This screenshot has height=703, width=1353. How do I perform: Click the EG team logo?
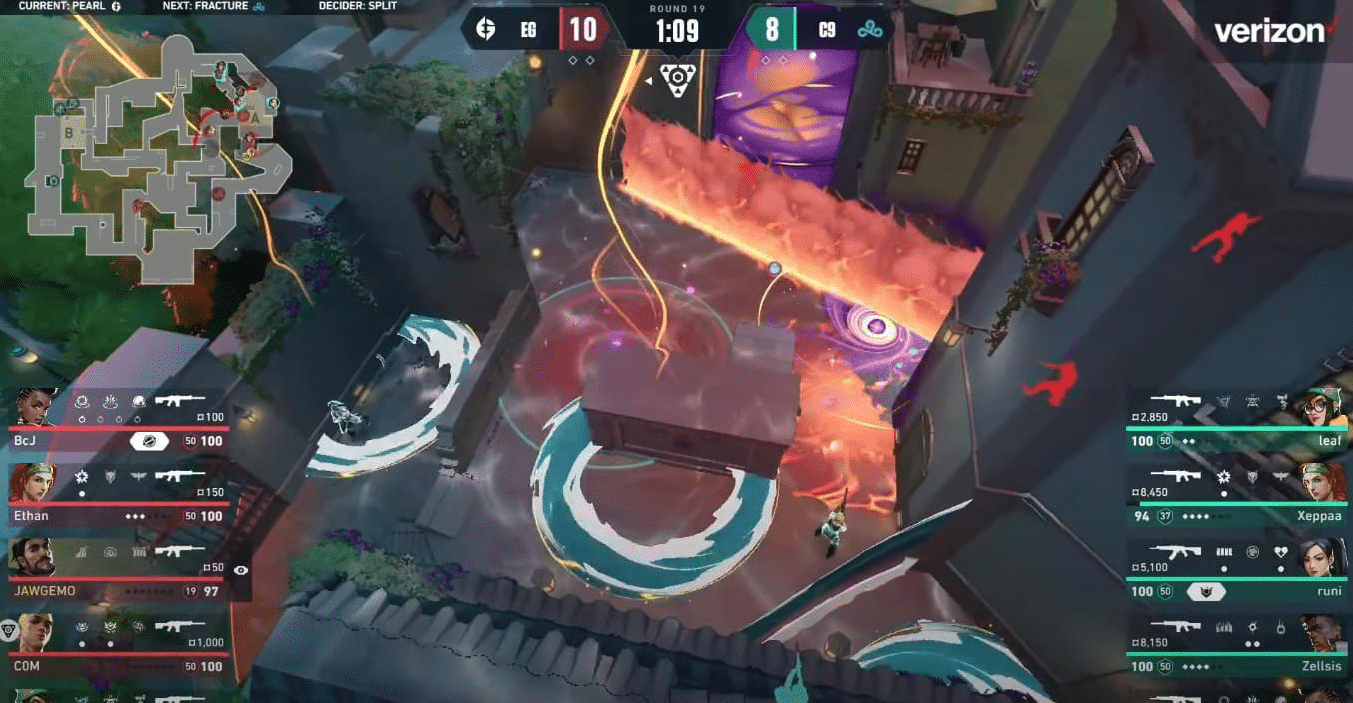coord(487,29)
